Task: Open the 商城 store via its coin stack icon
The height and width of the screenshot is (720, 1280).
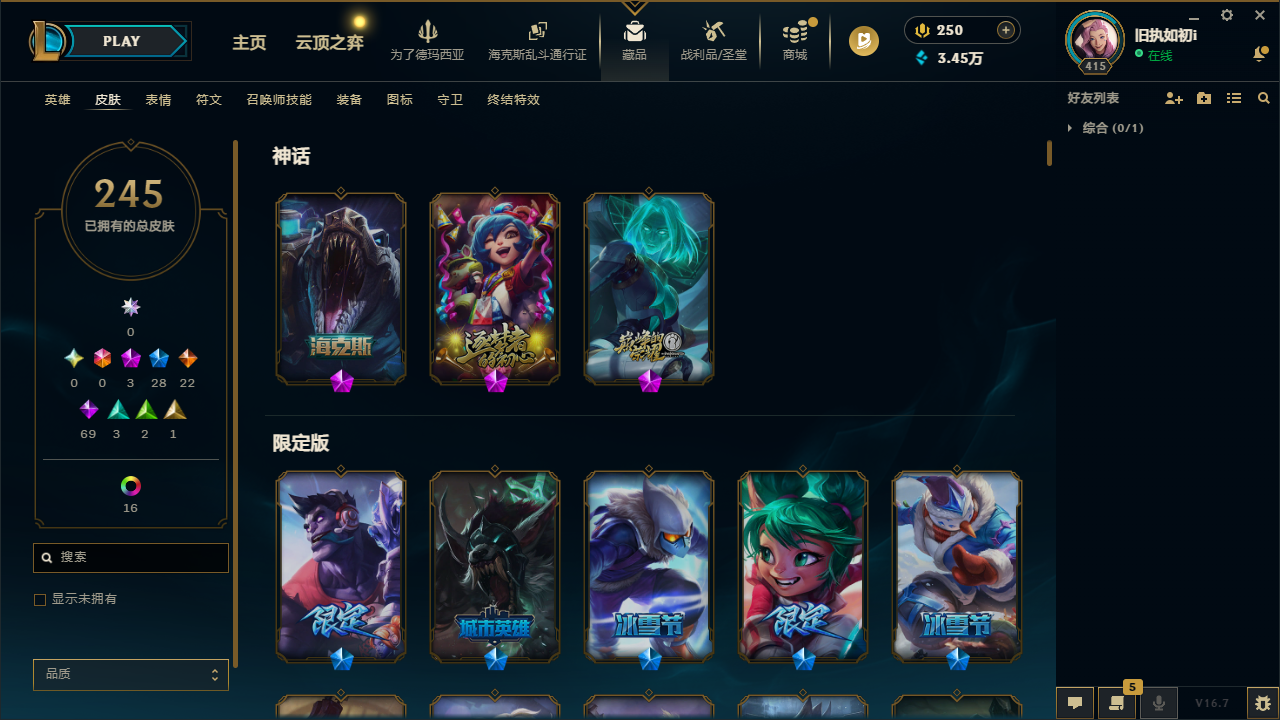Action: tap(794, 32)
